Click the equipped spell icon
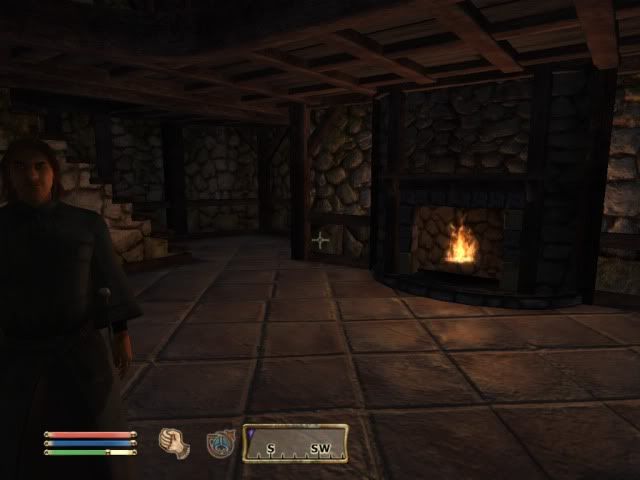640x480 pixels. click(220, 443)
